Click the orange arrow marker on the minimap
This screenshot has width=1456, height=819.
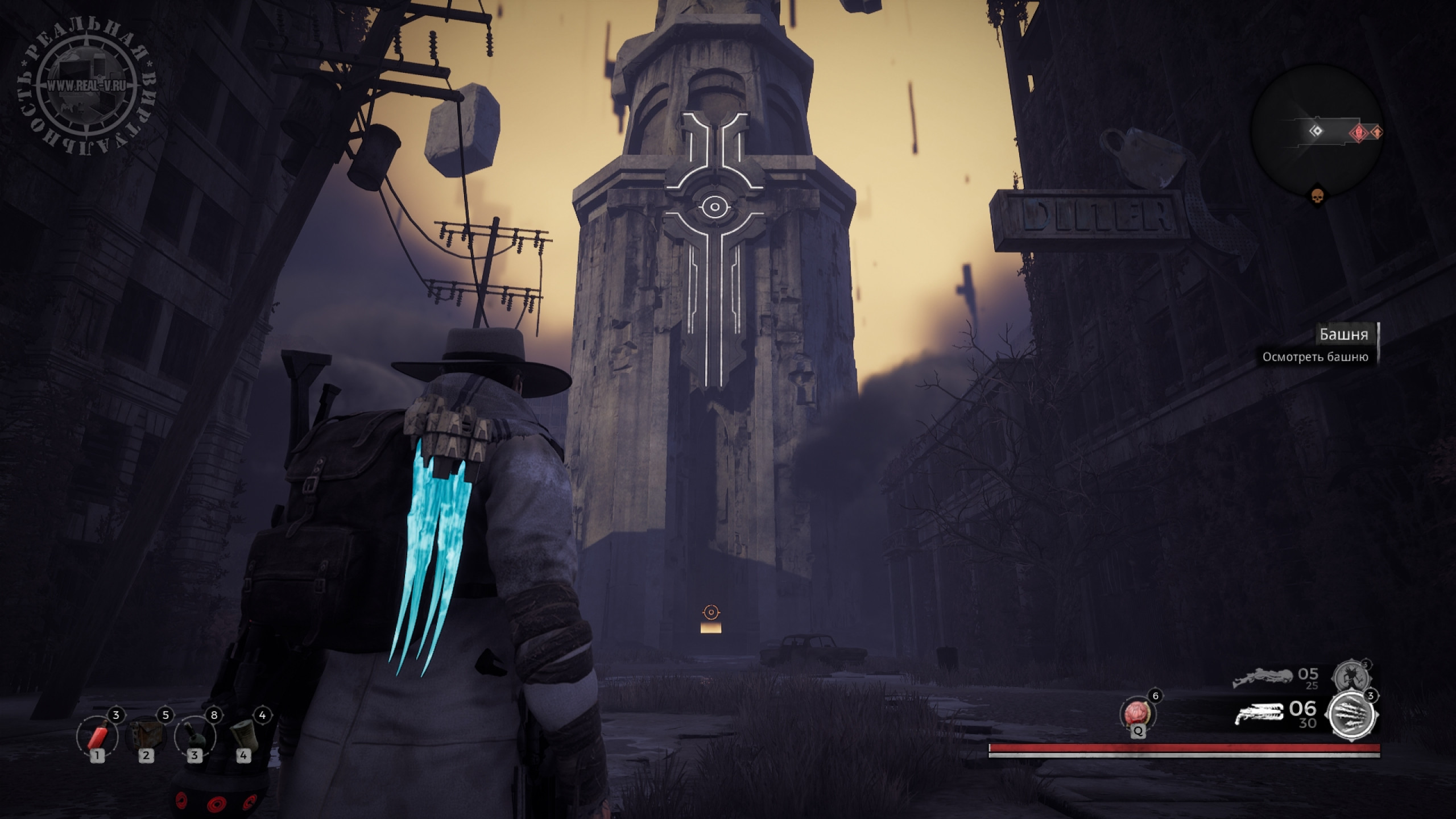1376,133
